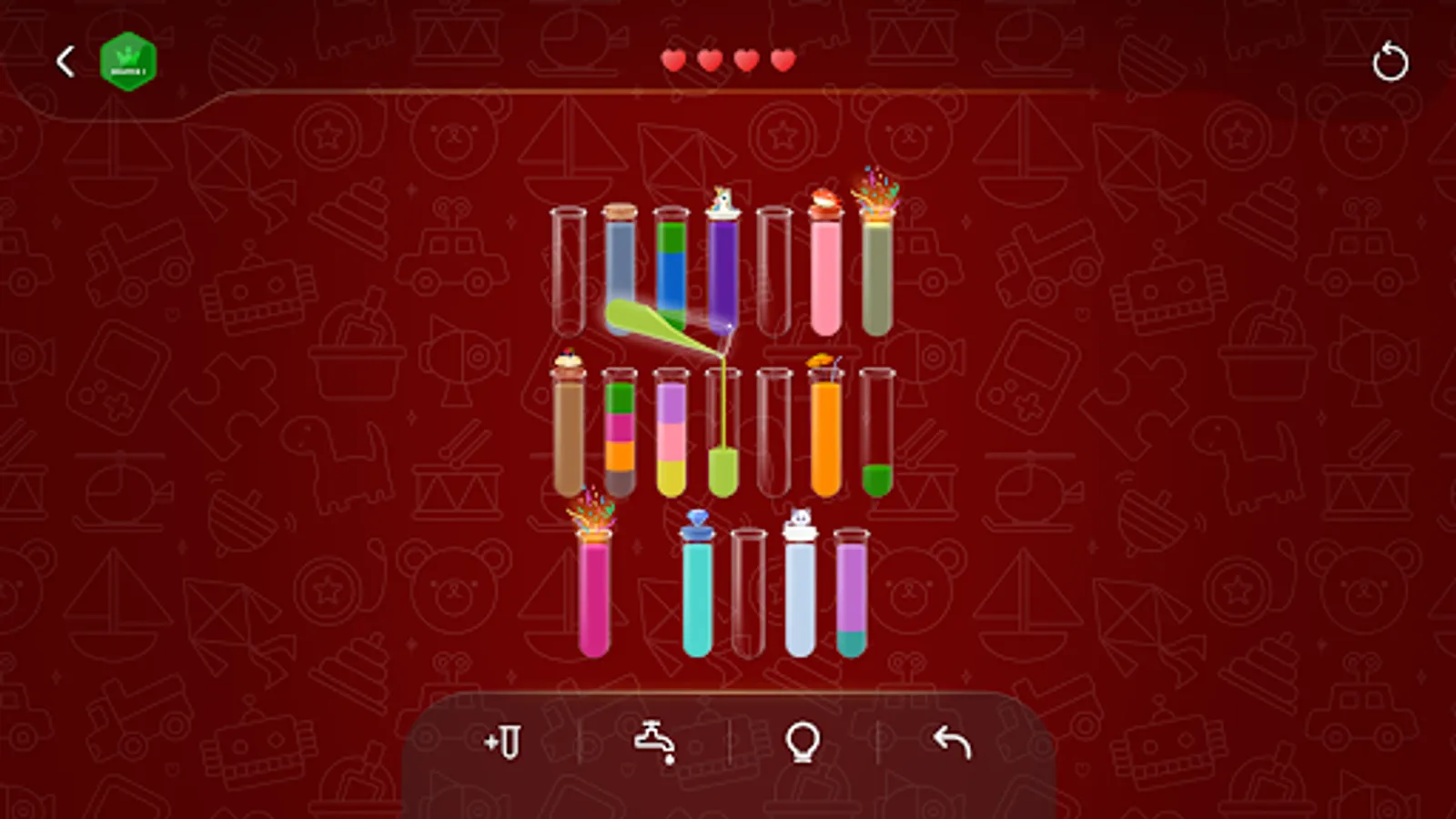
Task: Open the green crown league badge
Action: click(127, 59)
